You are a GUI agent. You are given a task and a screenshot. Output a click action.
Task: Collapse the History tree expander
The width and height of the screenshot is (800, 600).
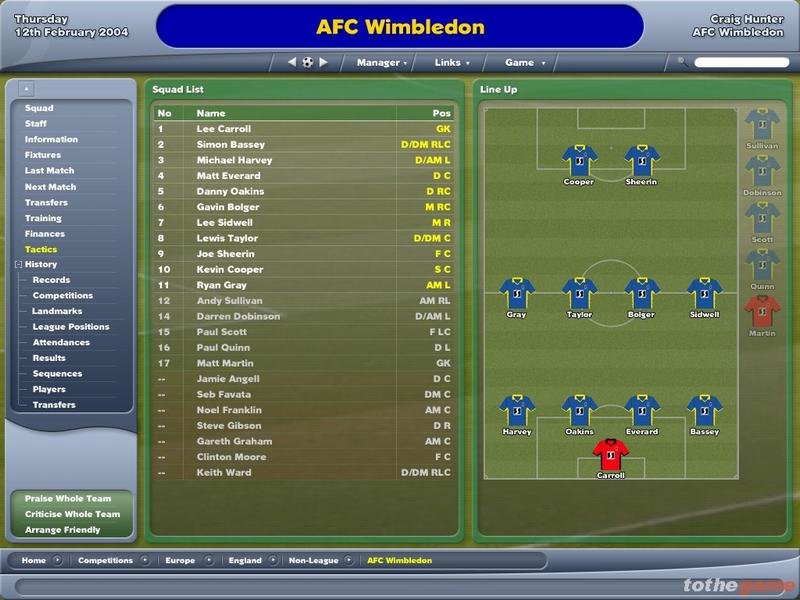point(18,265)
